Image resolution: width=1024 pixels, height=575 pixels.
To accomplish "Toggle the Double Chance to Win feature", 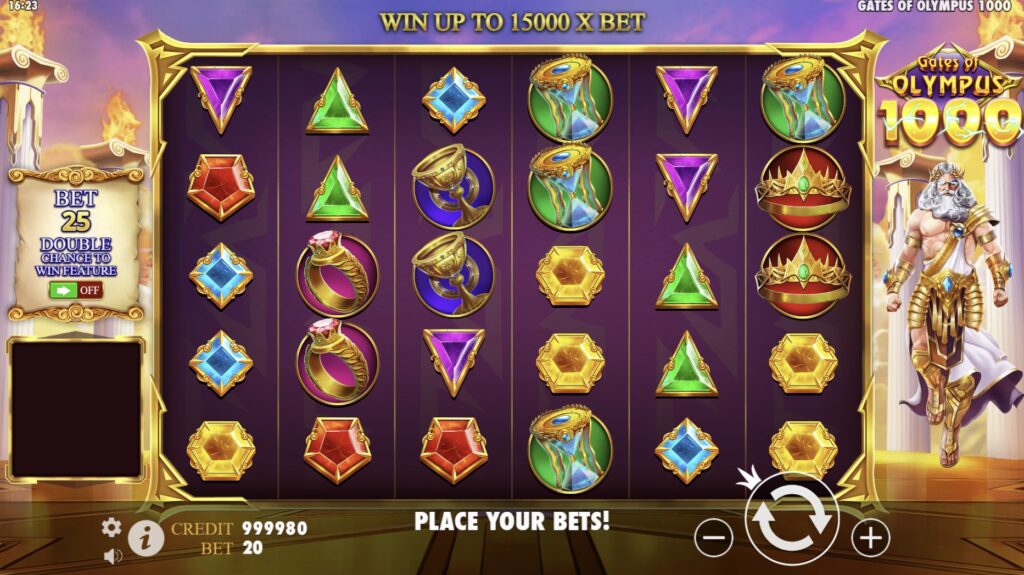I will (75, 290).
